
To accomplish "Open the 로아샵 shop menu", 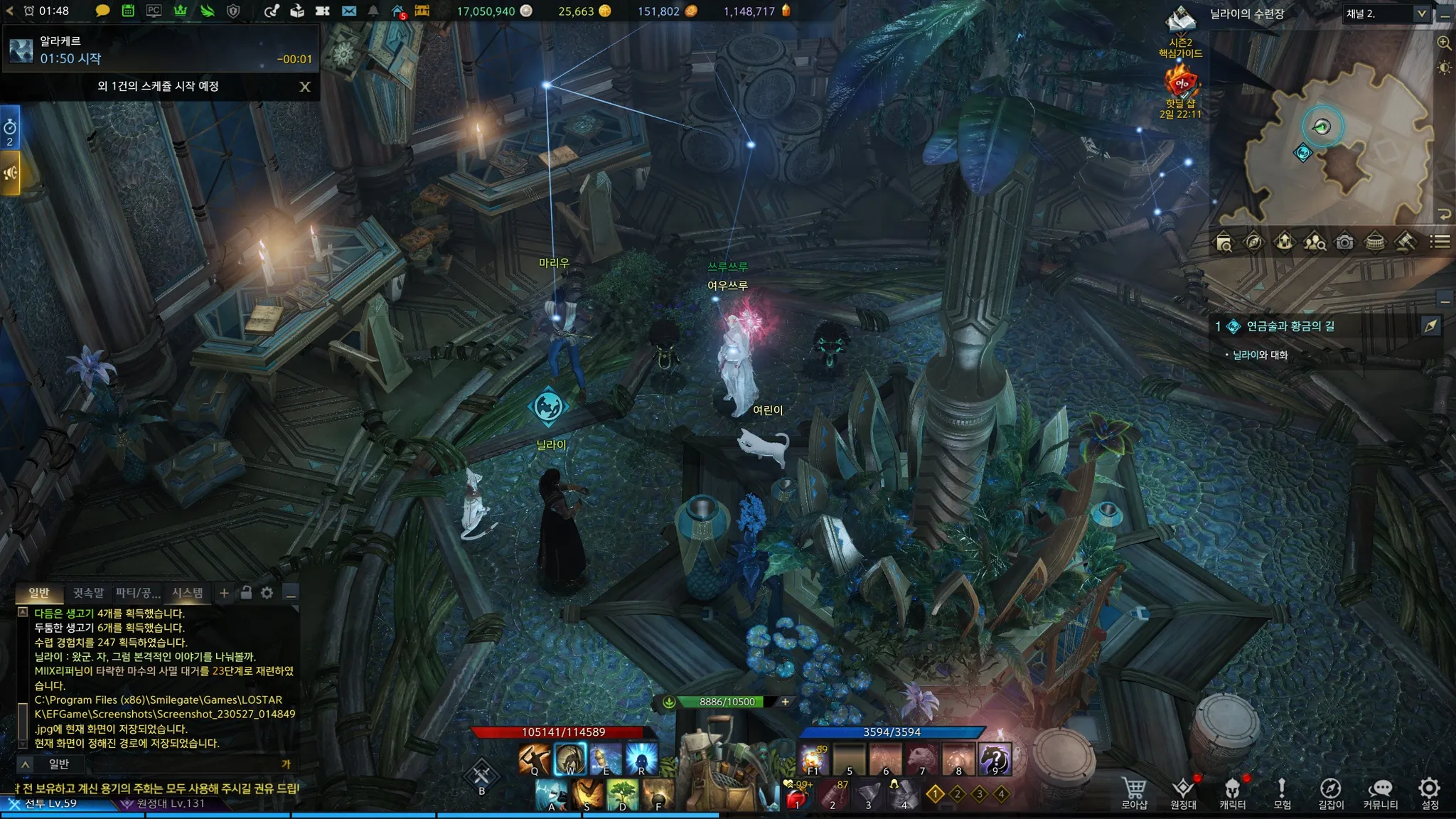I will [x=1134, y=792].
